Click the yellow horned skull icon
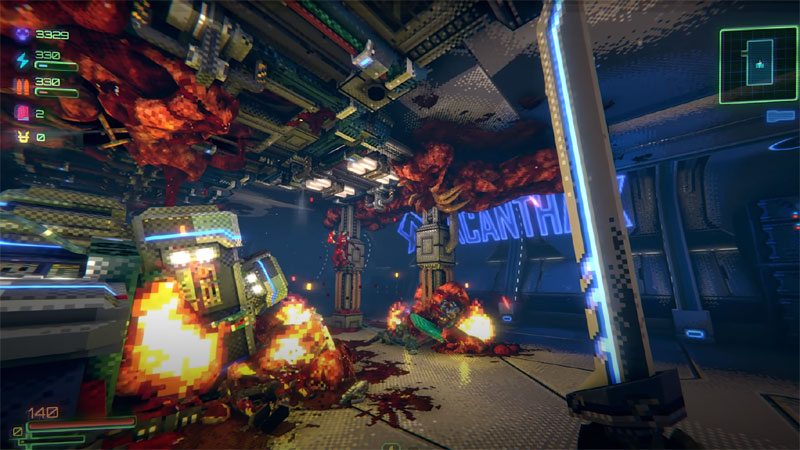Image resolution: width=800 pixels, height=450 pixels. click(18, 137)
